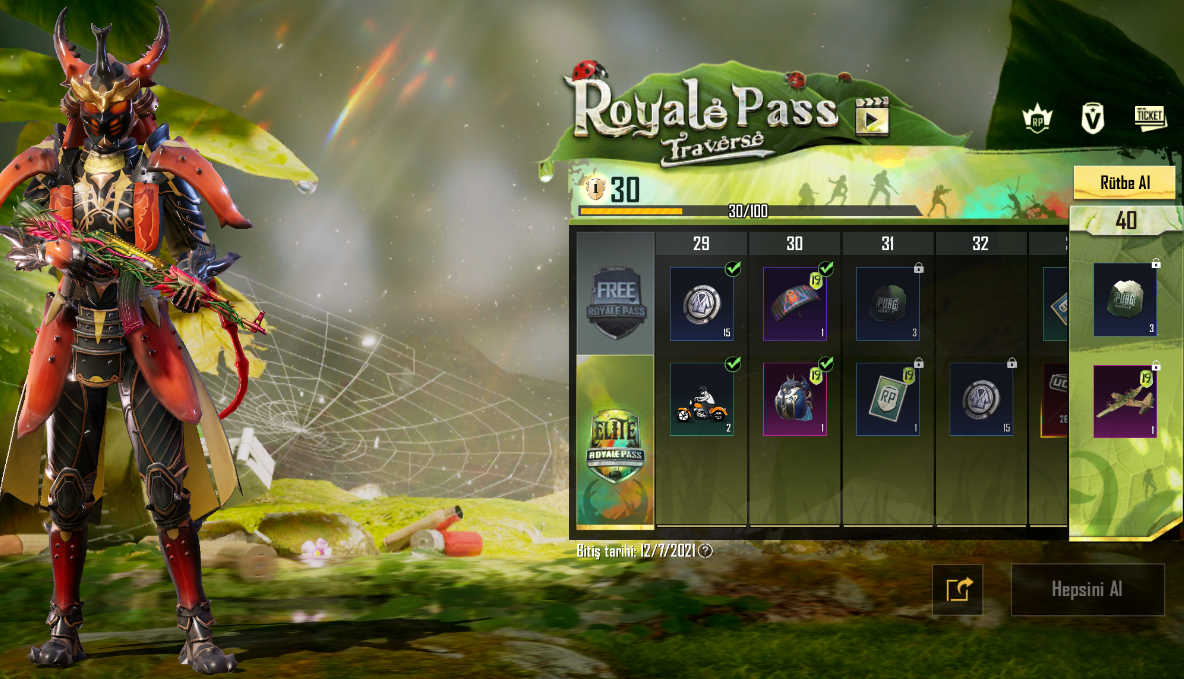The width and height of the screenshot is (1184, 679).
Task: Open the RP crown menu icon
Action: click(x=1037, y=119)
